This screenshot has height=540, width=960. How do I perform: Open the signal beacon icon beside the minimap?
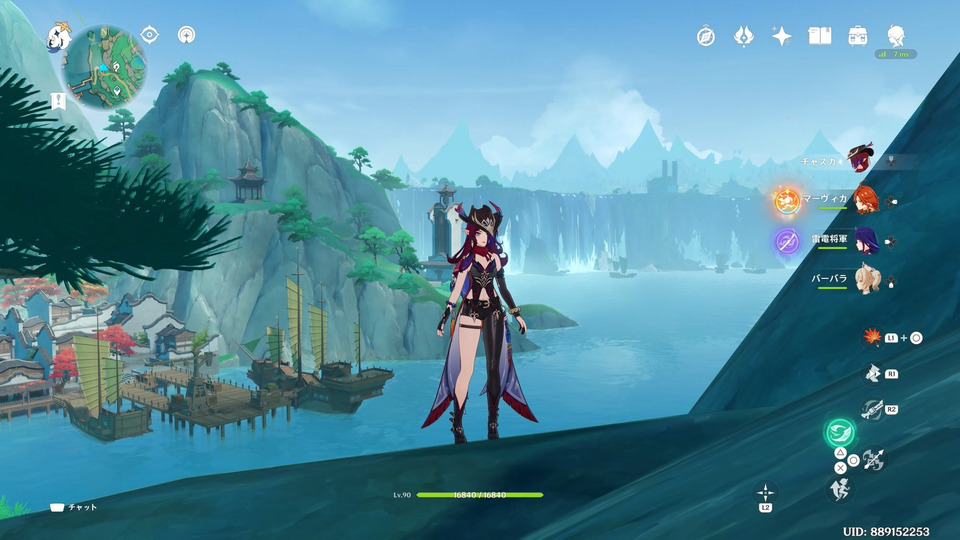(186, 35)
